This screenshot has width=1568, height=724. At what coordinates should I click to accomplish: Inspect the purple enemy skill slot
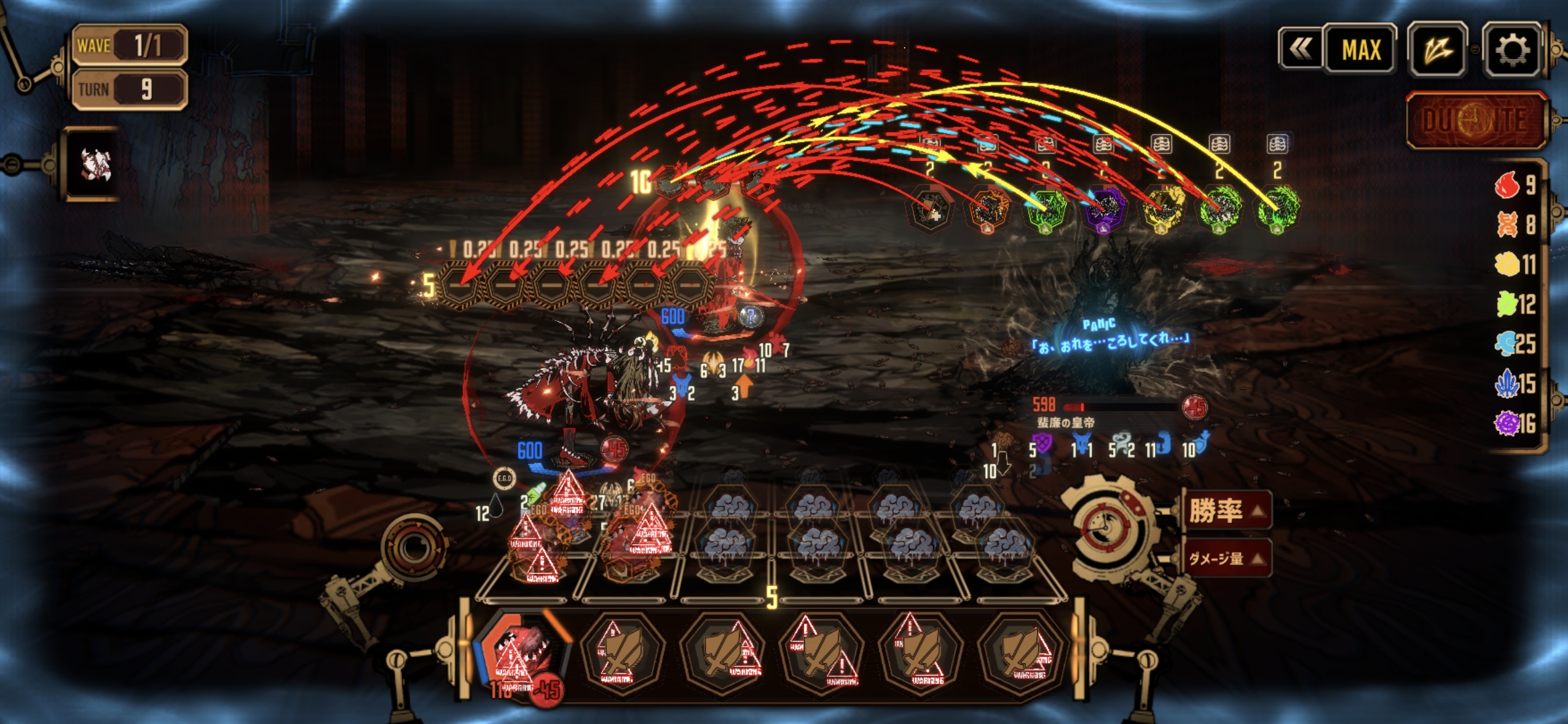(x=1104, y=208)
